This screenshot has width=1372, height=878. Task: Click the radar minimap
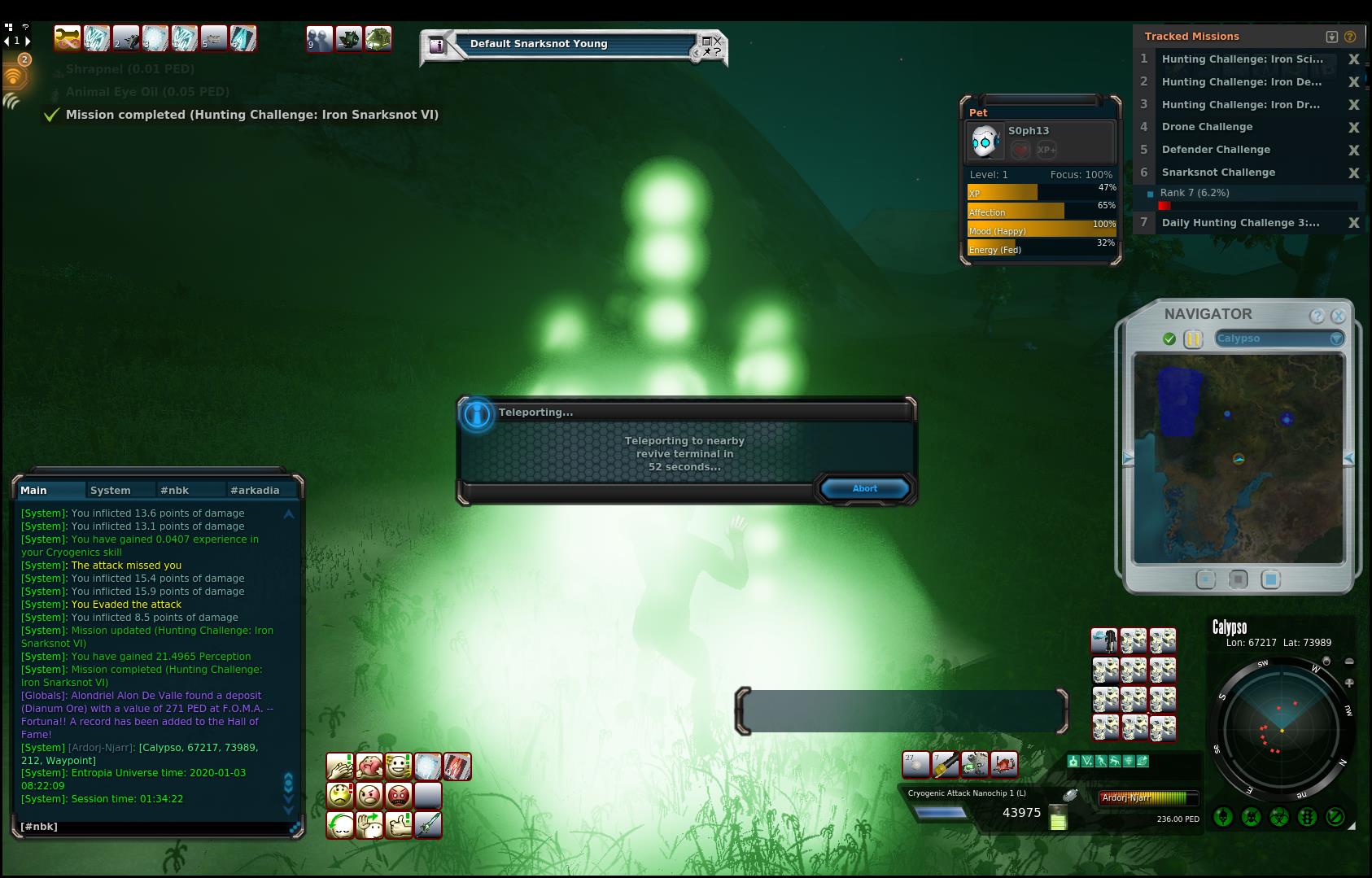click(x=1282, y=730)
